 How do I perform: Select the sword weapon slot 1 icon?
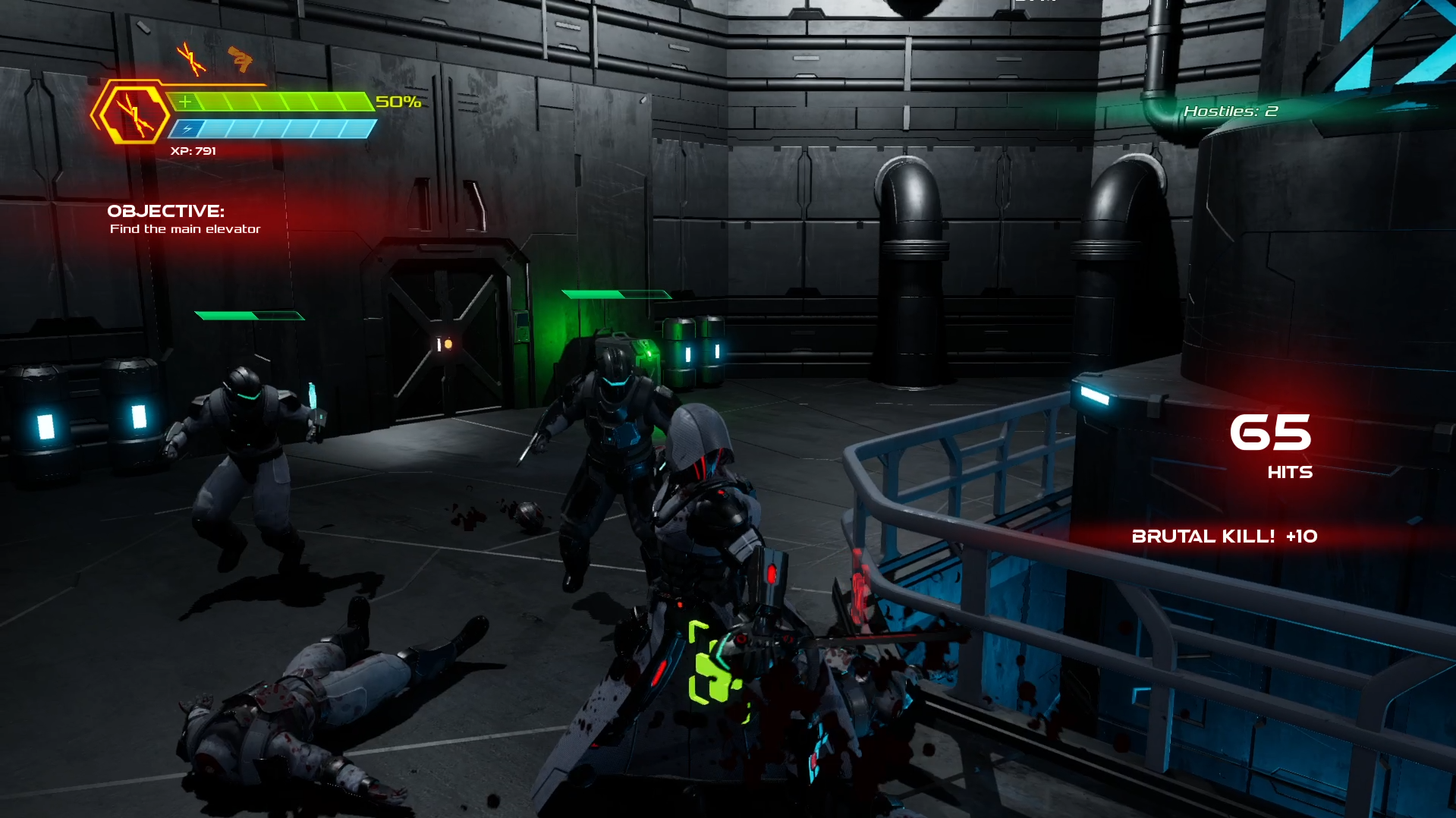click(x=190, y=58)
